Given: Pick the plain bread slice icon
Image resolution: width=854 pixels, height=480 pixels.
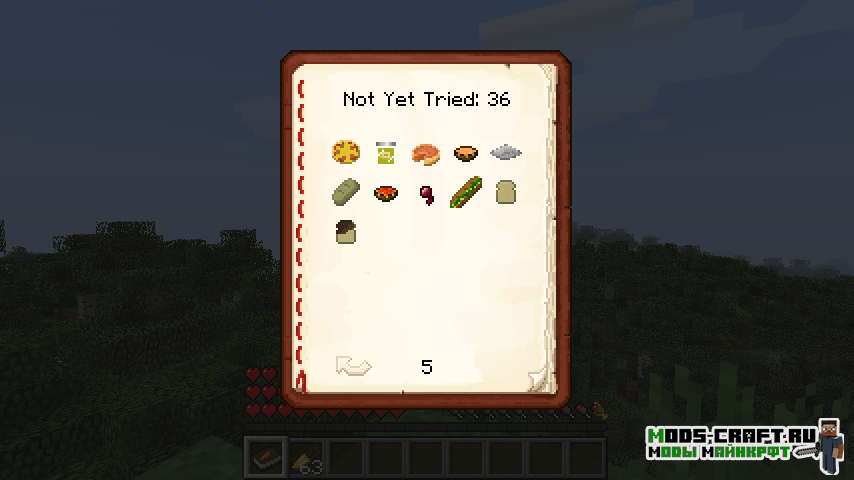Looking at the screenshot, I should click(505, 192).
